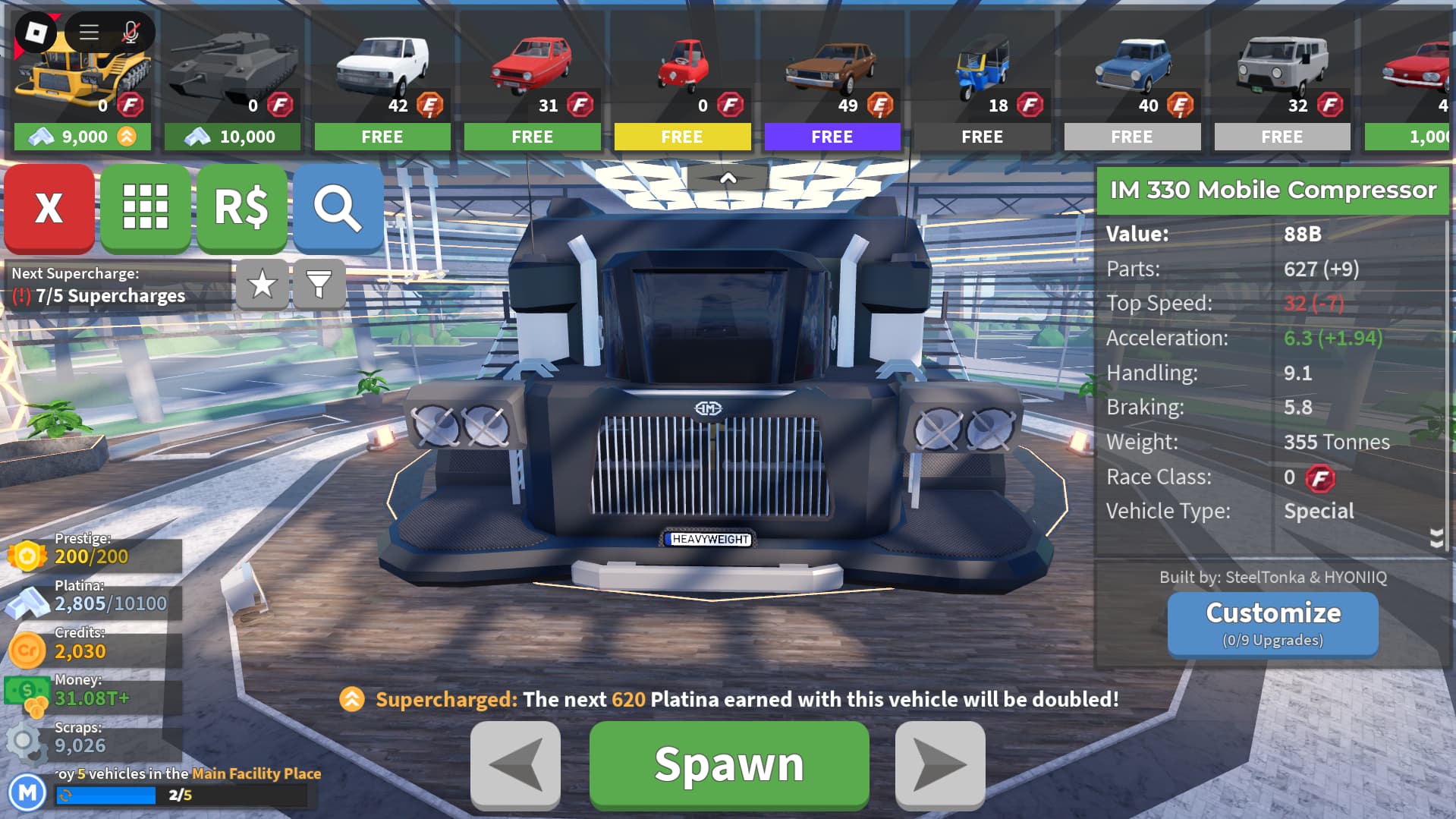Open the Customize upgrades menu
Image resolution: width=1456 pixels, height=819 pixels.
click(1272, 623)
